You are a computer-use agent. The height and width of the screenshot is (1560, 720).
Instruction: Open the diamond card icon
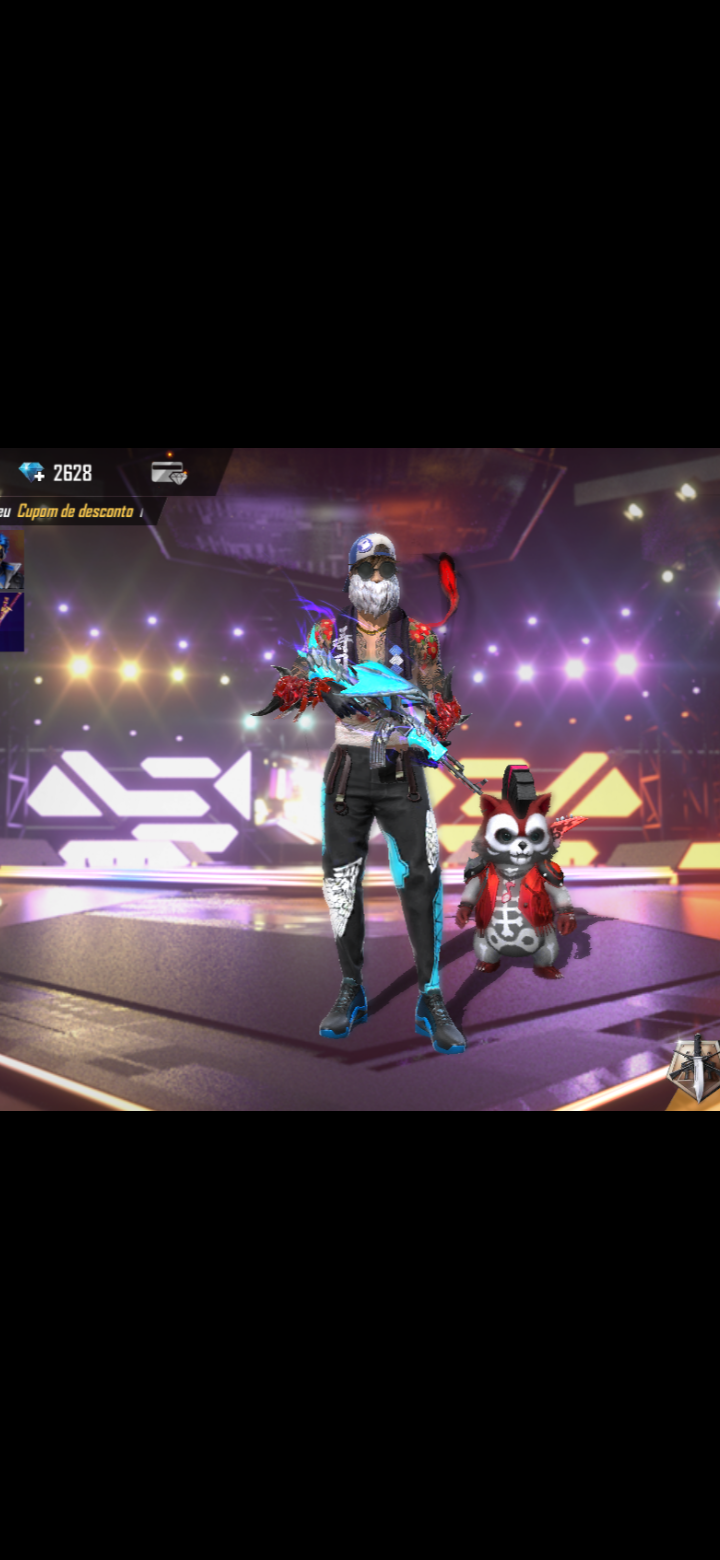[169, 473]
